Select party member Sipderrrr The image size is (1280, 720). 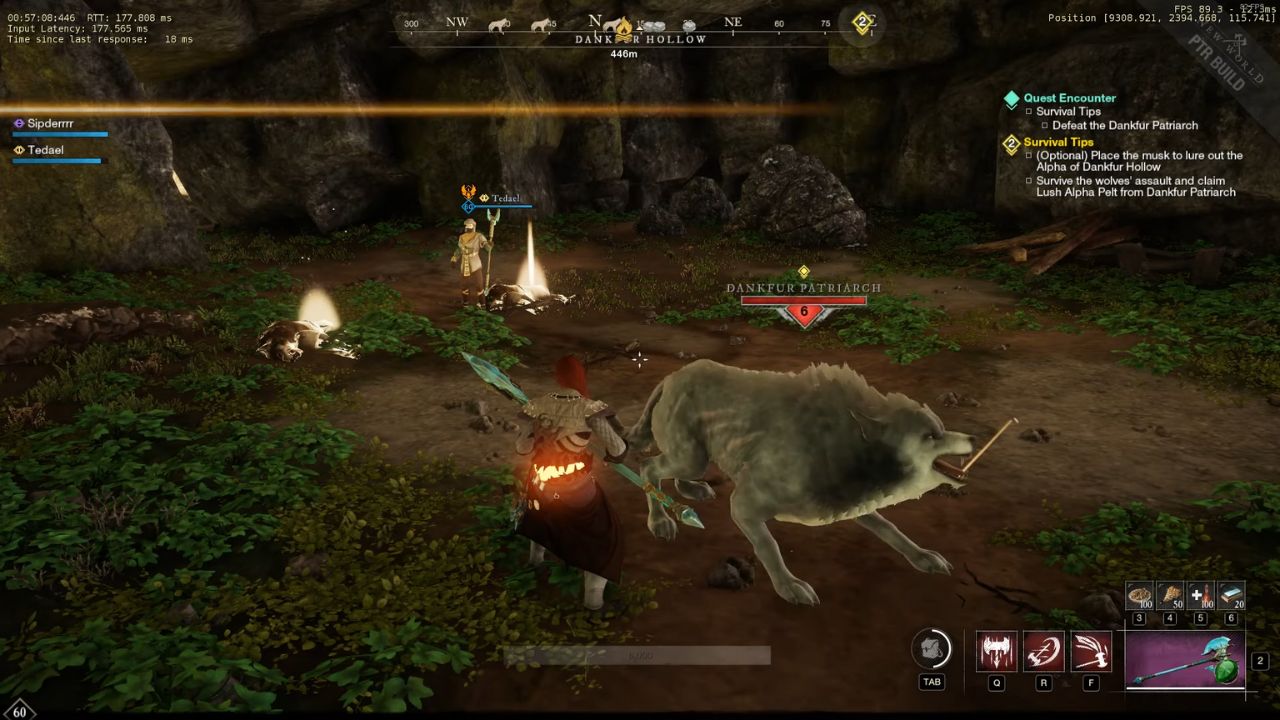50,123
